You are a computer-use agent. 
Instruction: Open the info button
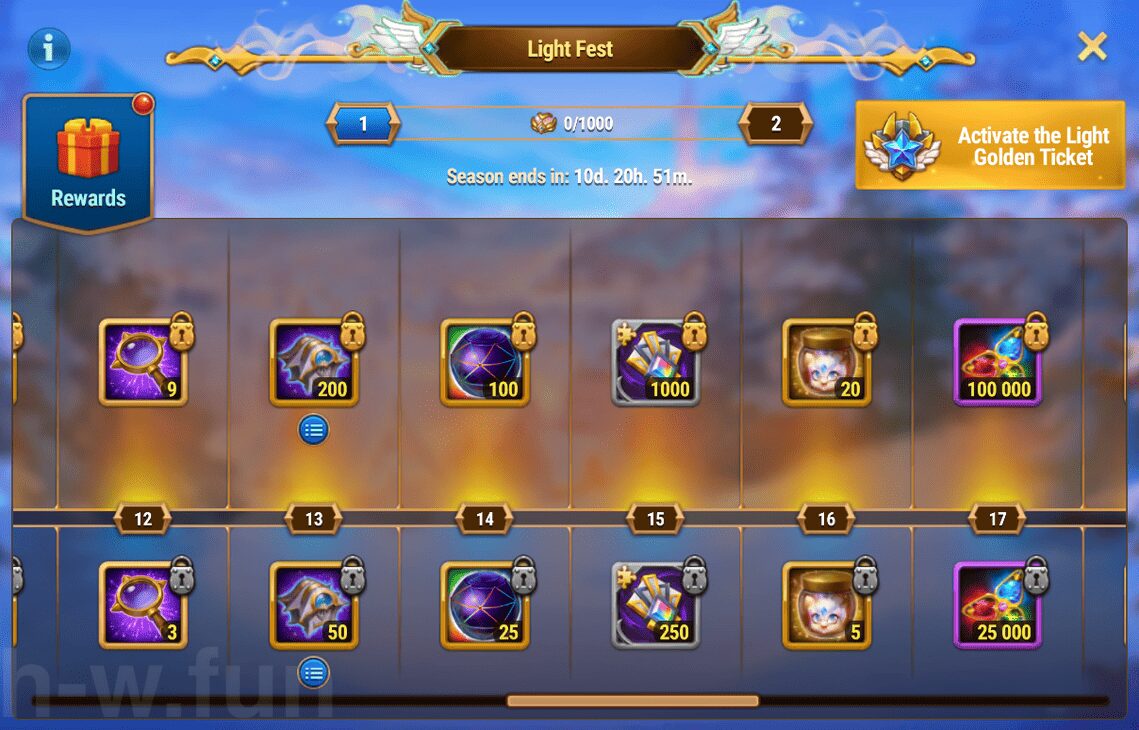(x=48, y=47)
